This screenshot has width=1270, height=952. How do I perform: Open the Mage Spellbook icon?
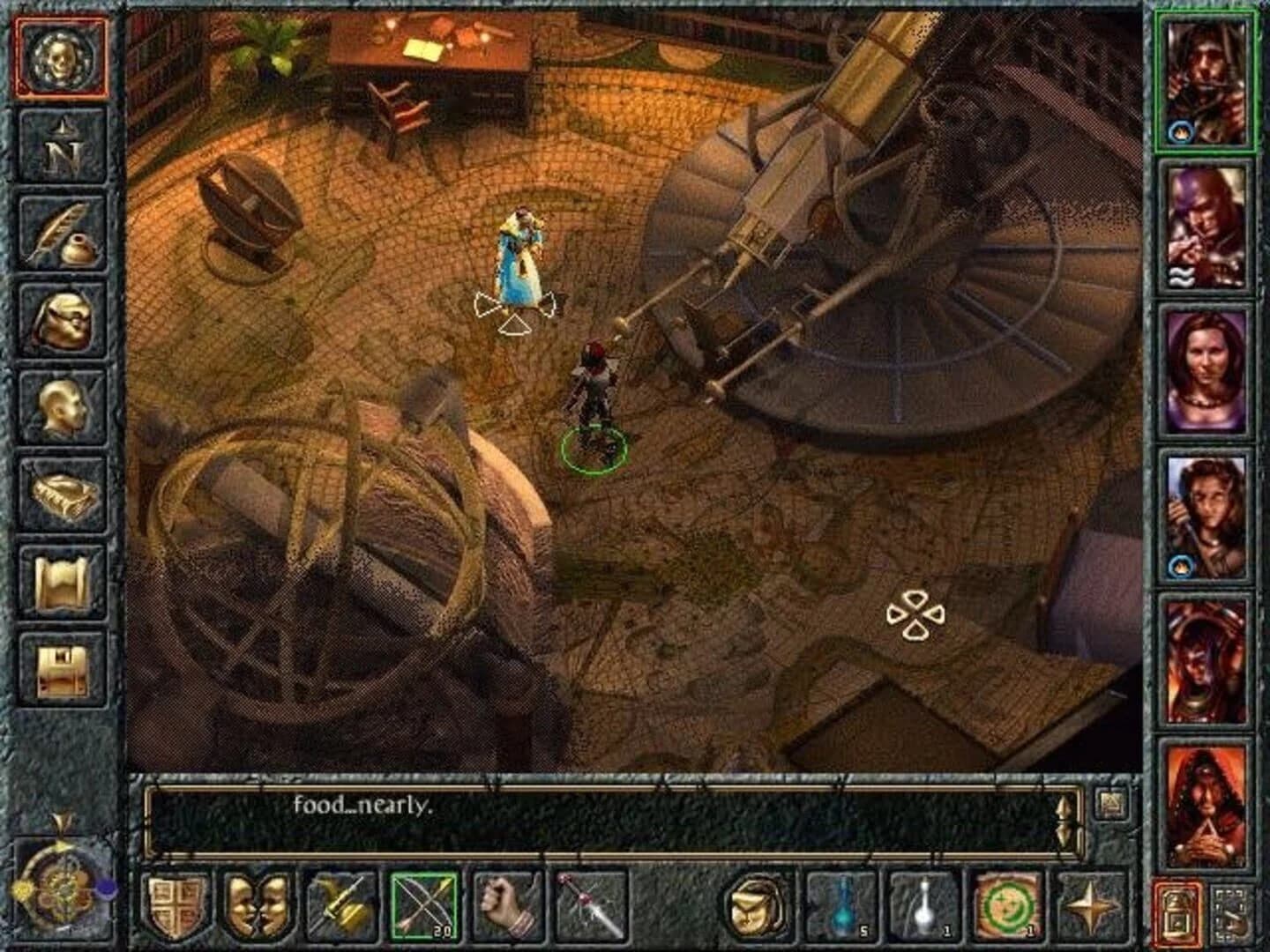(60, 487)
